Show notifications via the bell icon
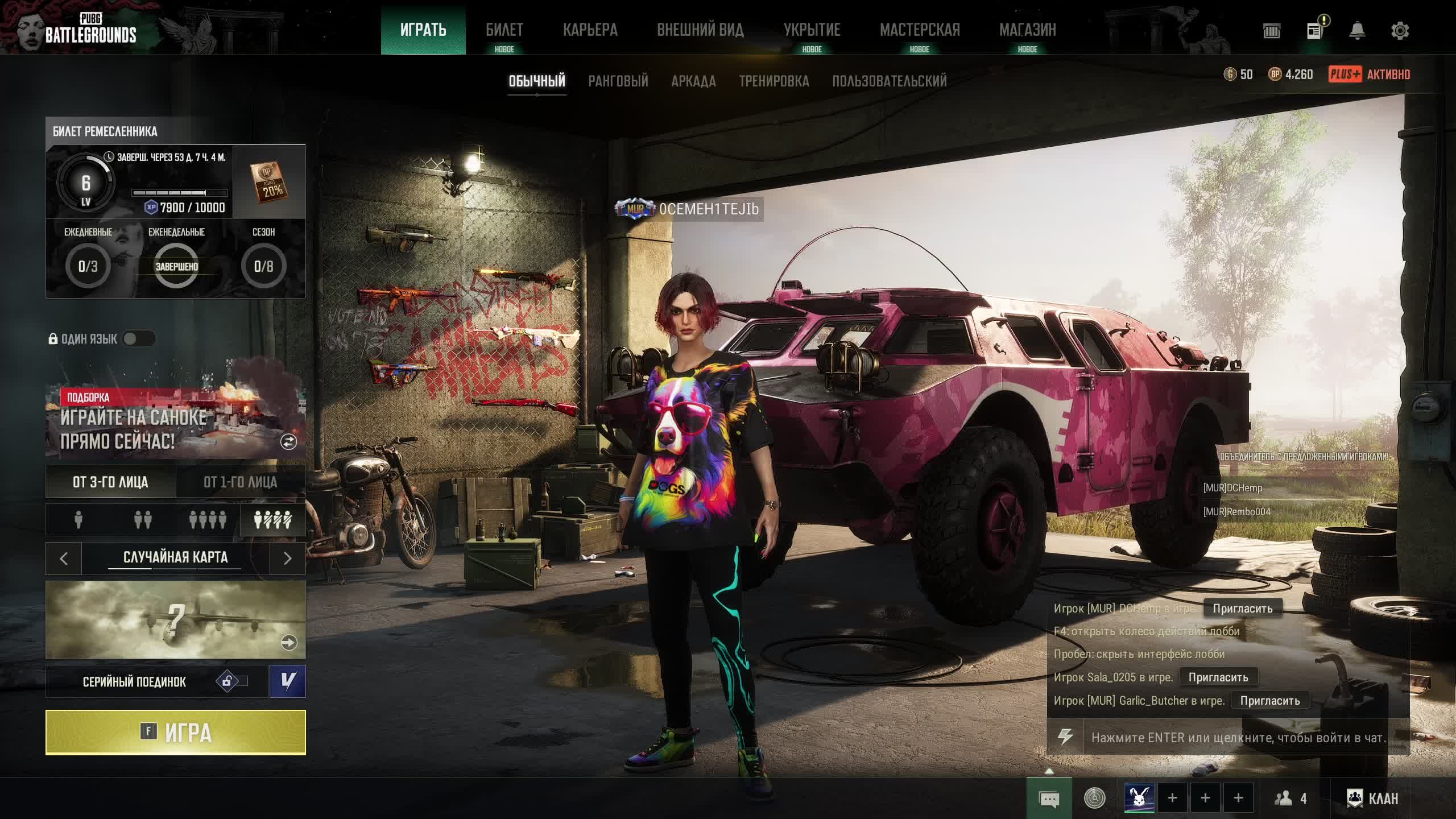The image size is (1456, 819). tap(1357, 31)
